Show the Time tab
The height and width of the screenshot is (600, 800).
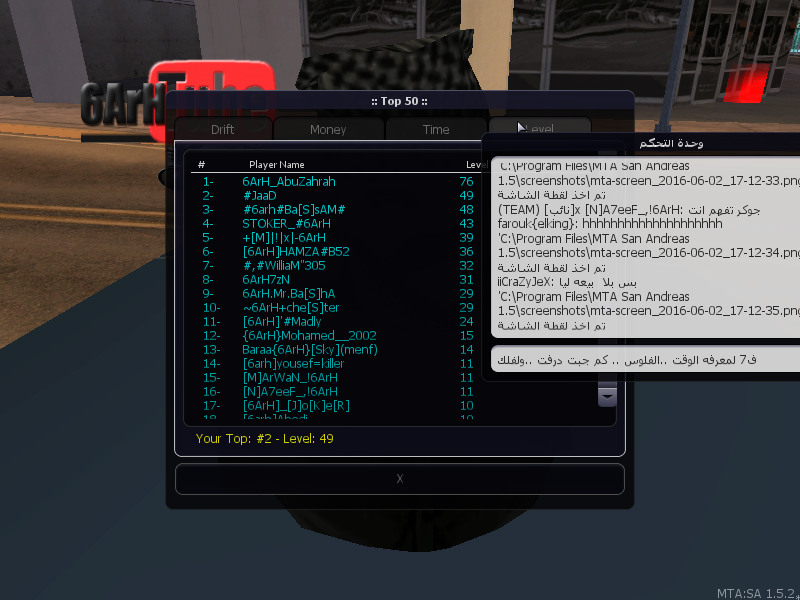[x=436, y=130]
